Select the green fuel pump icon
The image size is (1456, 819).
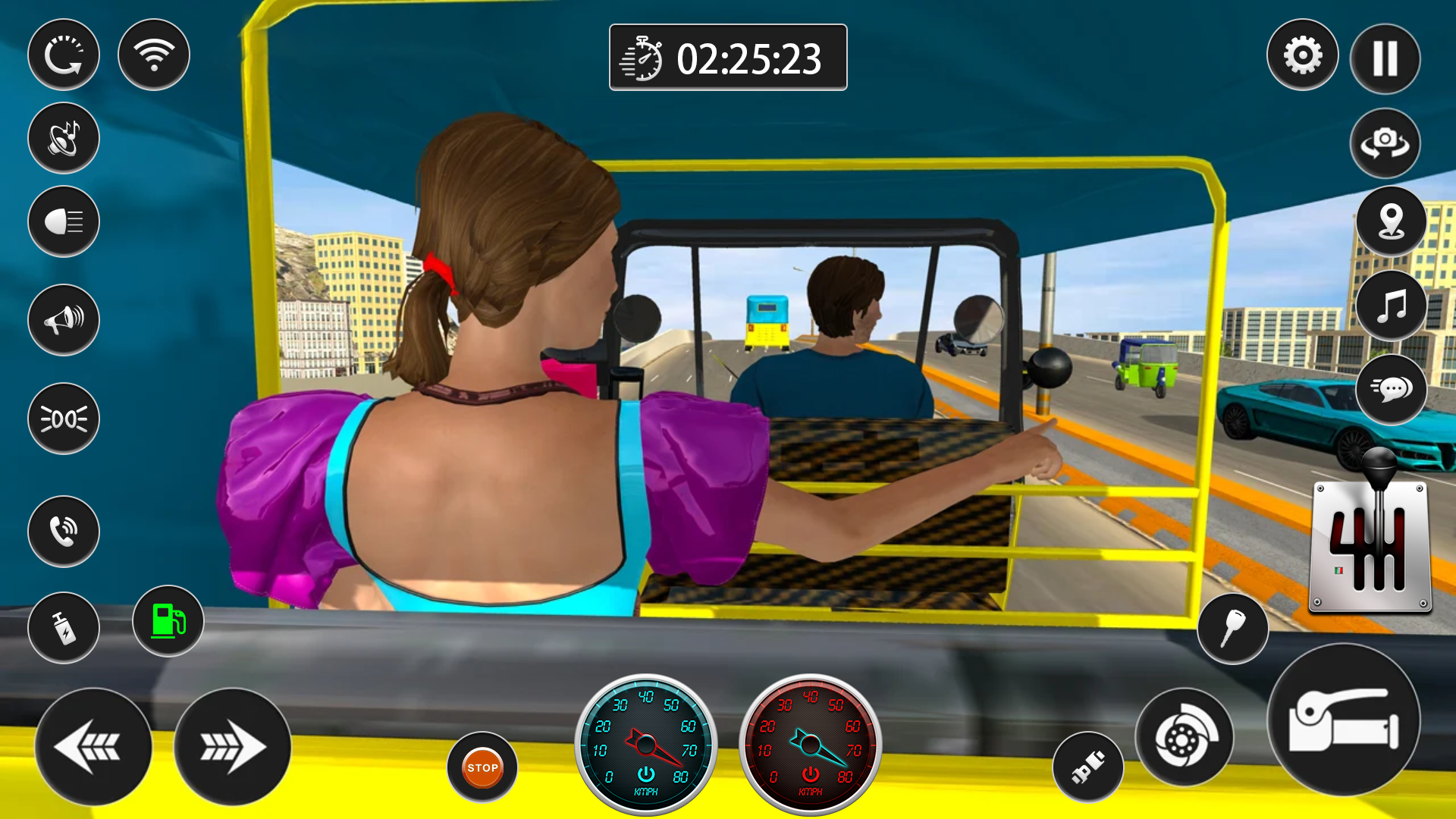(167, 621)
